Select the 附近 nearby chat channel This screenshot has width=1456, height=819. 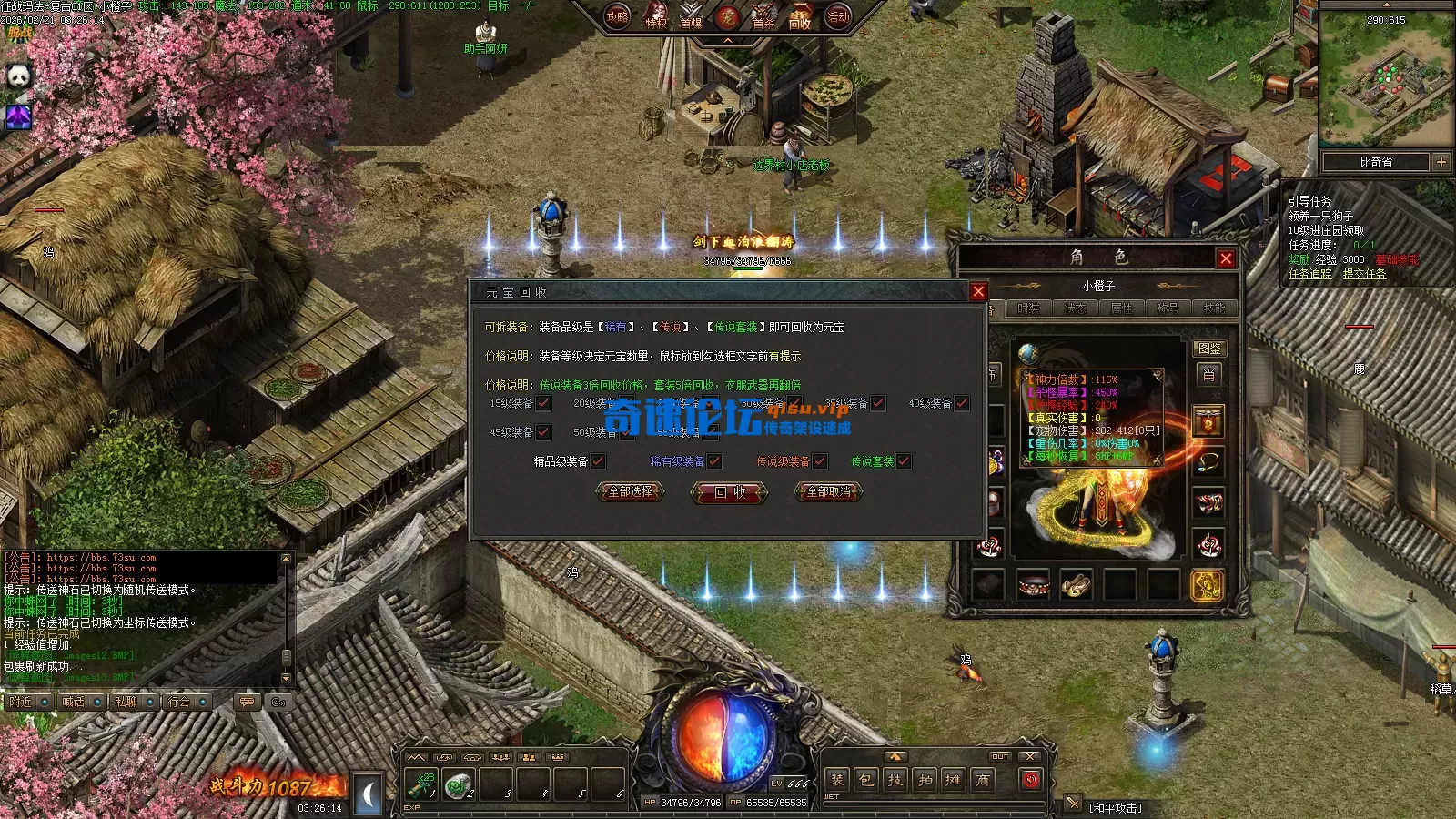coord(20,702)
